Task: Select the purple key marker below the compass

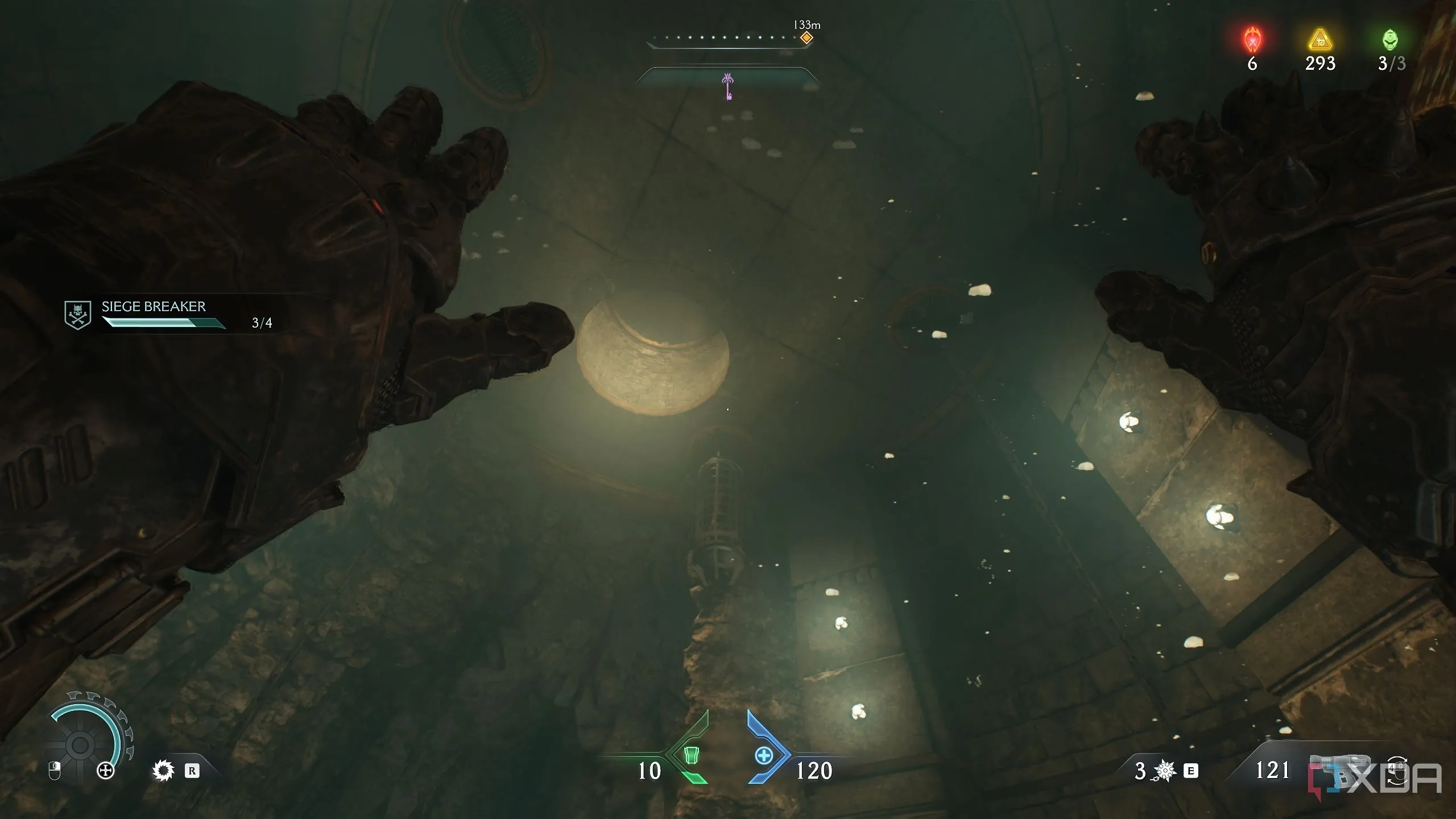Action: pyautogui.click(x=728, y=86)
